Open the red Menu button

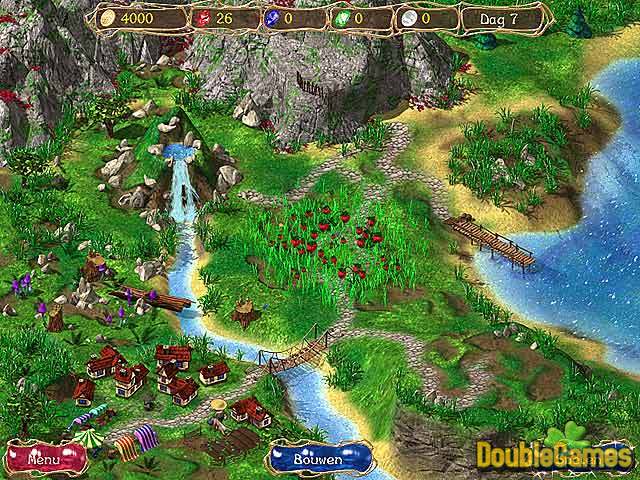pyautogui.click(x=43, y=461)
